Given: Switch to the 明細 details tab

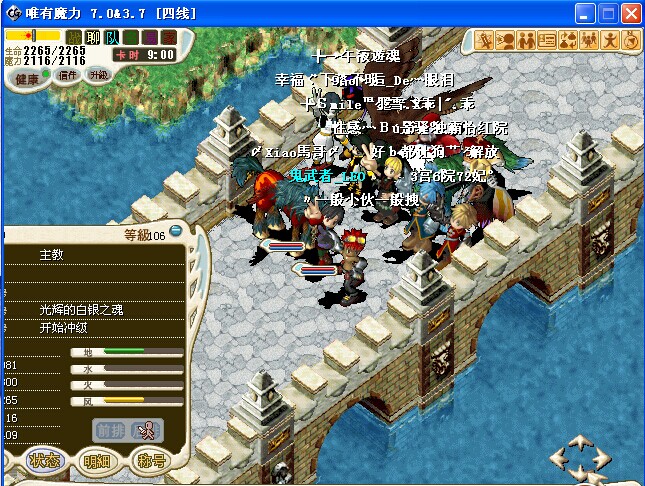Looking at the screenshot, I should tap(98, 461).
